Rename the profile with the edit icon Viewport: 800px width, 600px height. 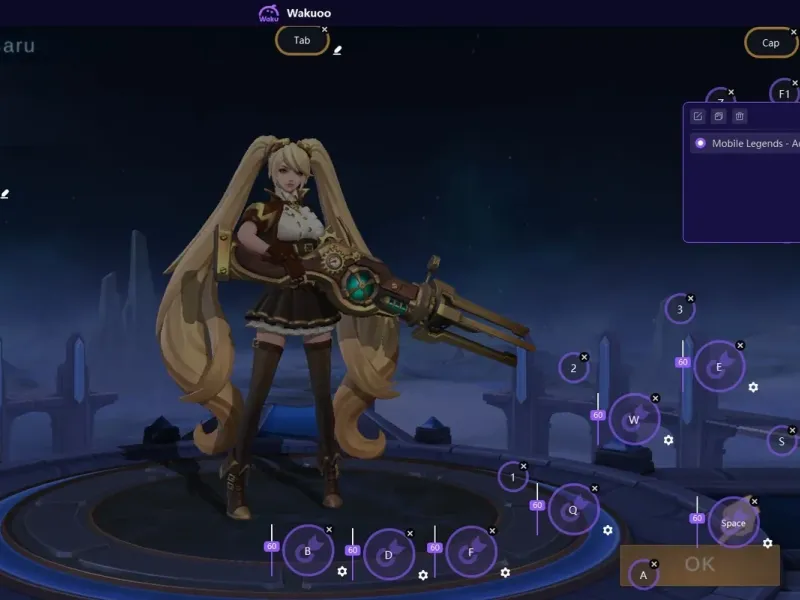point(699,116)
